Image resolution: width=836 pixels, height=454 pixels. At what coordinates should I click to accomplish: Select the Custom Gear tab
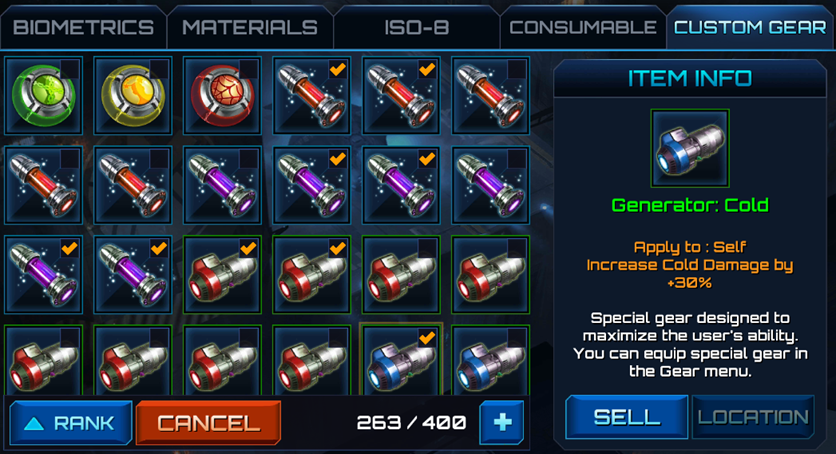[x=750, y=27]
